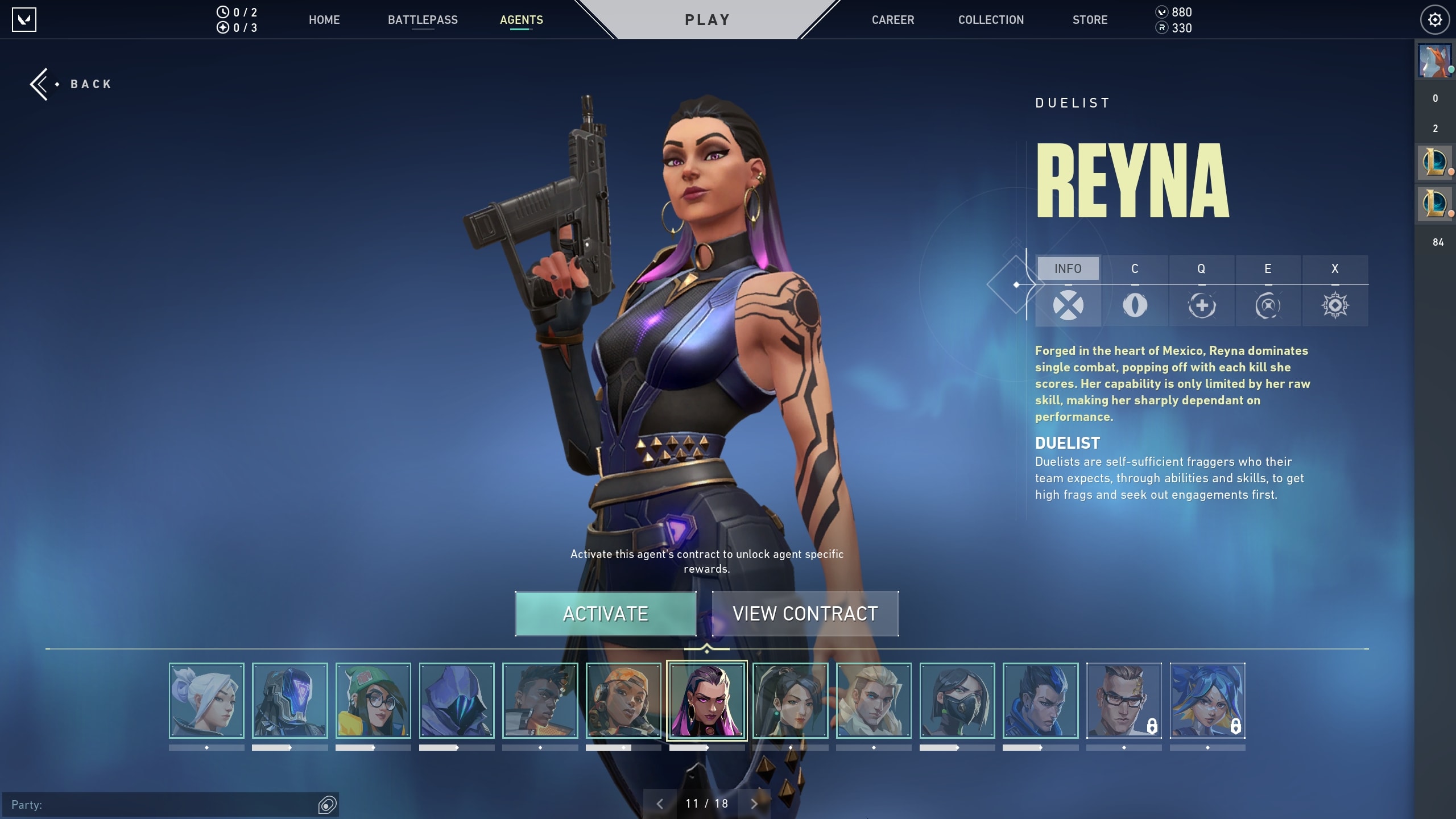
Task: Open the HOME menu
Action: (x=324, y=20)
